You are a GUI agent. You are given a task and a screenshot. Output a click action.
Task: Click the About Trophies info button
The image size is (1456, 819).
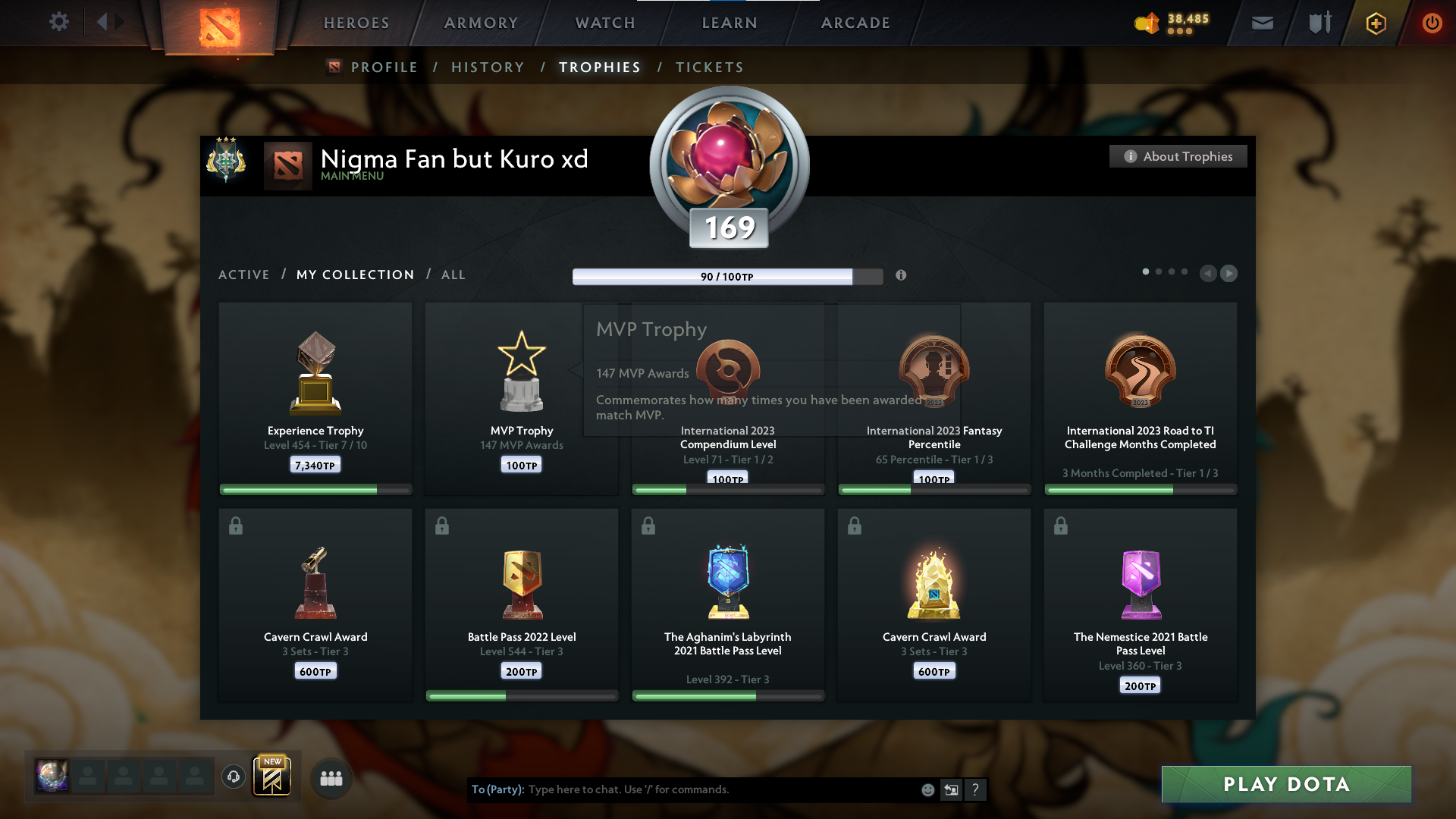tap(1178, 156)
